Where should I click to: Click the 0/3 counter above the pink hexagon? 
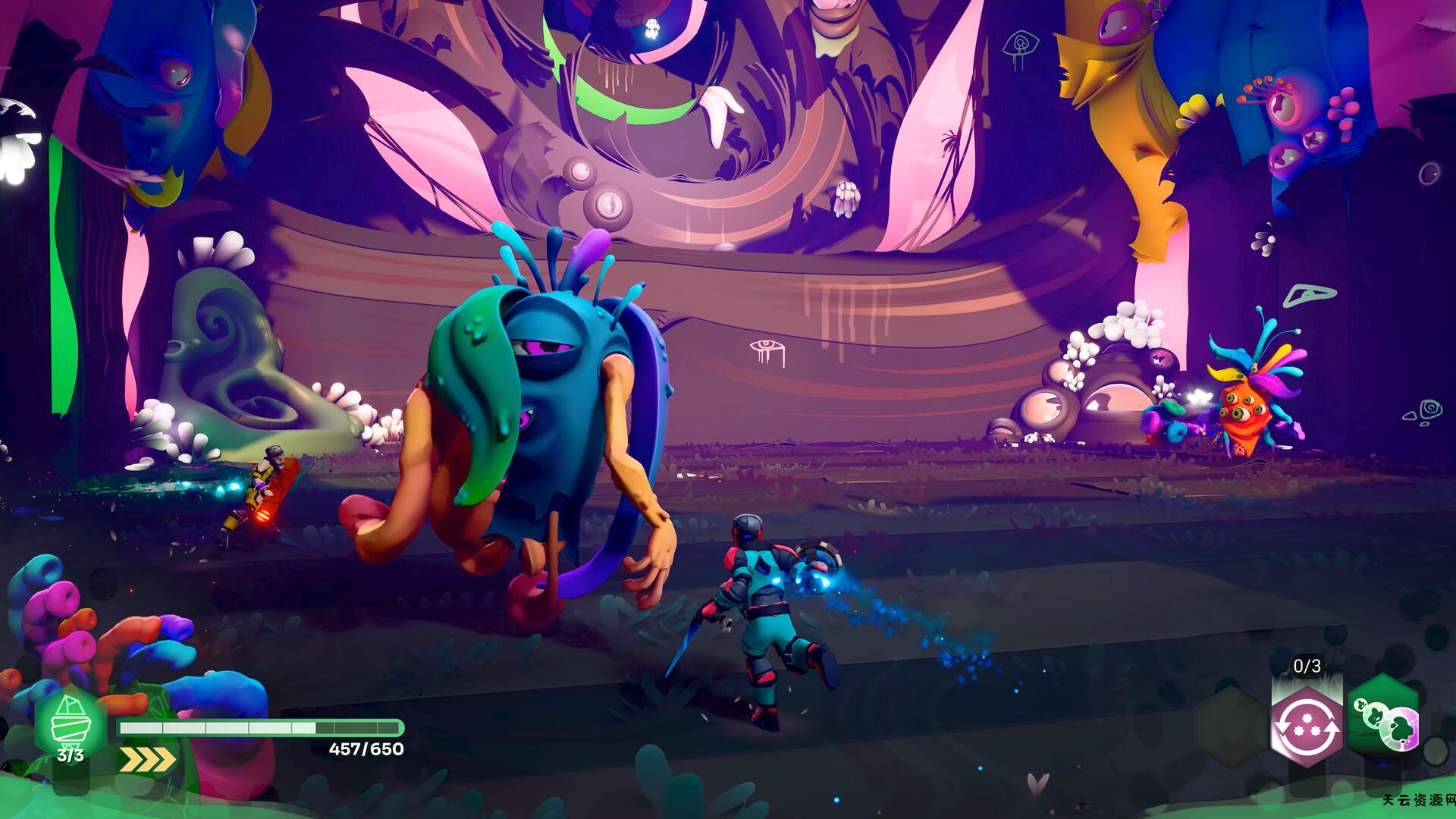coord(1304,666)
